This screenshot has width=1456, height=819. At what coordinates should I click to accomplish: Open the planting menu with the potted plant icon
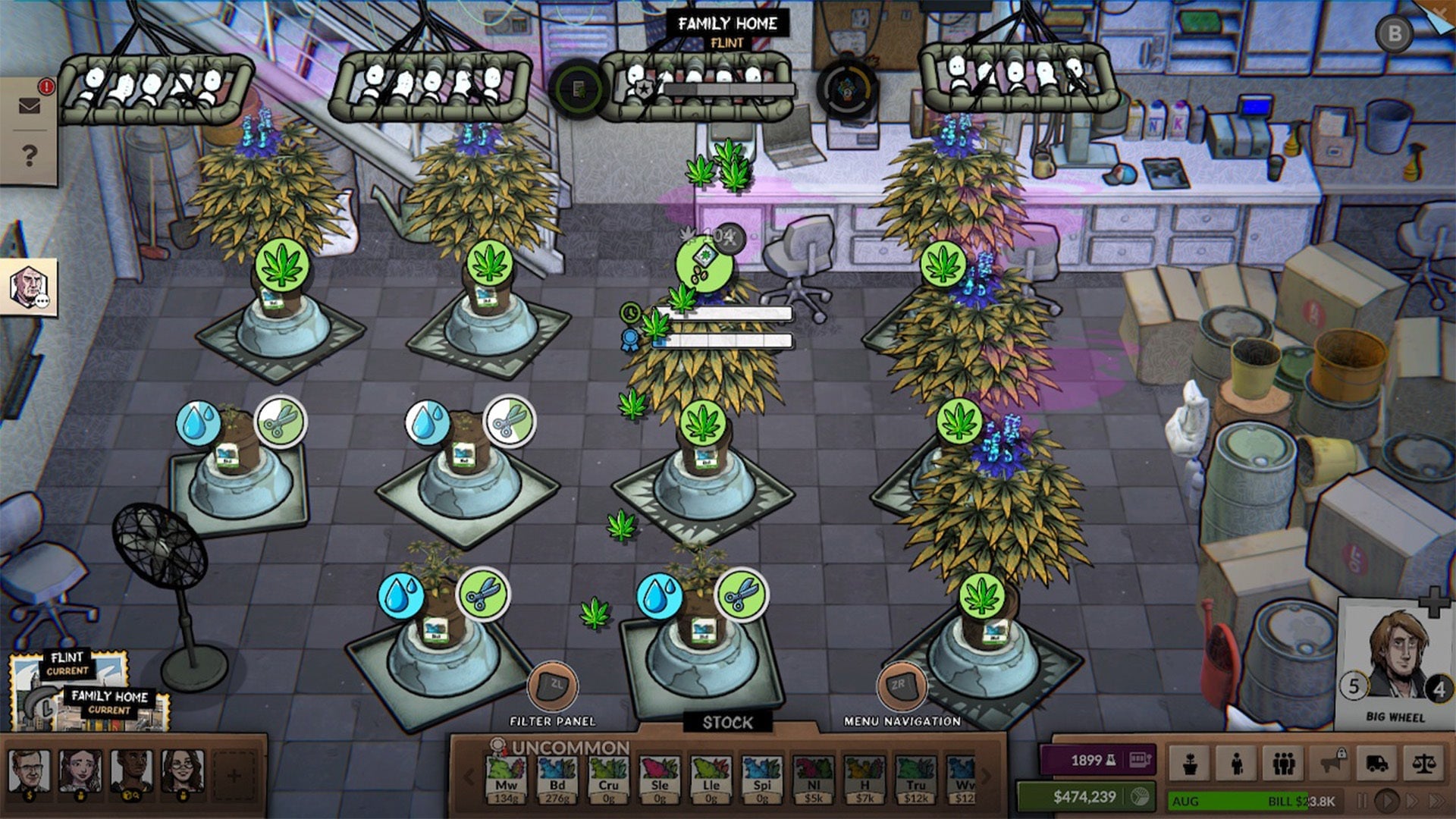point(1190,764)
